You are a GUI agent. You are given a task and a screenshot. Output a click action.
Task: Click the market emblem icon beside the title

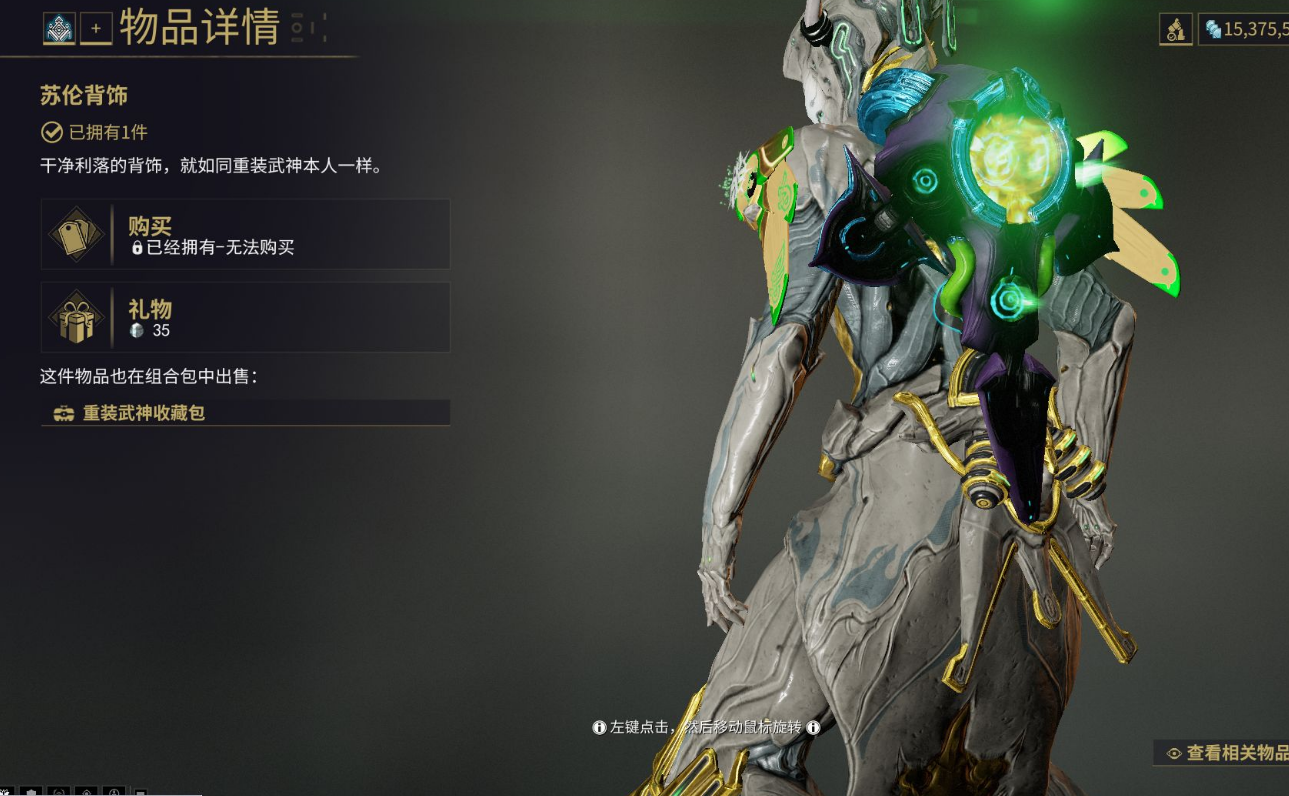pyautogui.click(x=59, y=29)
